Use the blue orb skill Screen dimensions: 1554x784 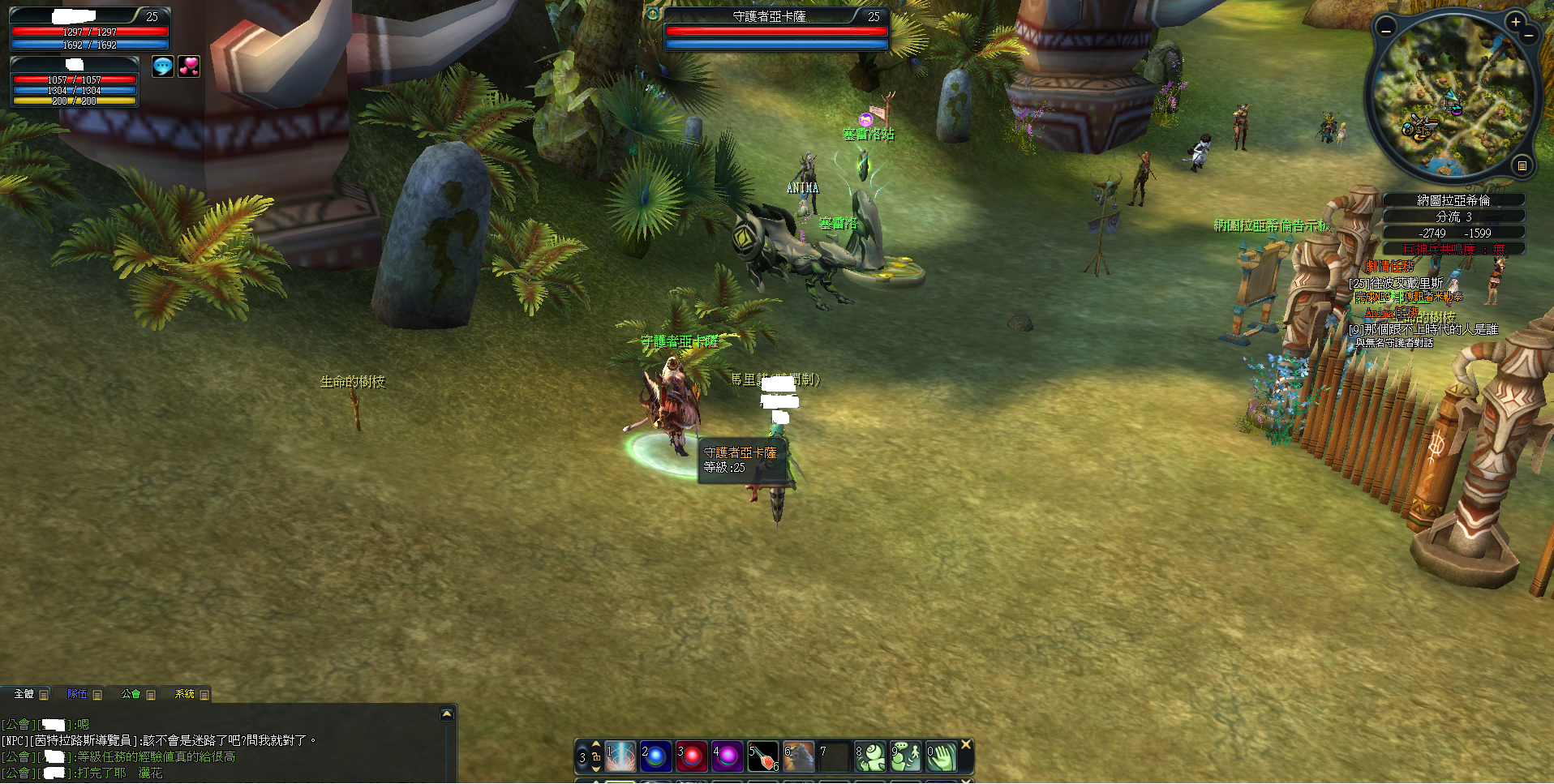pyautogui.click(x=656, y=756)
